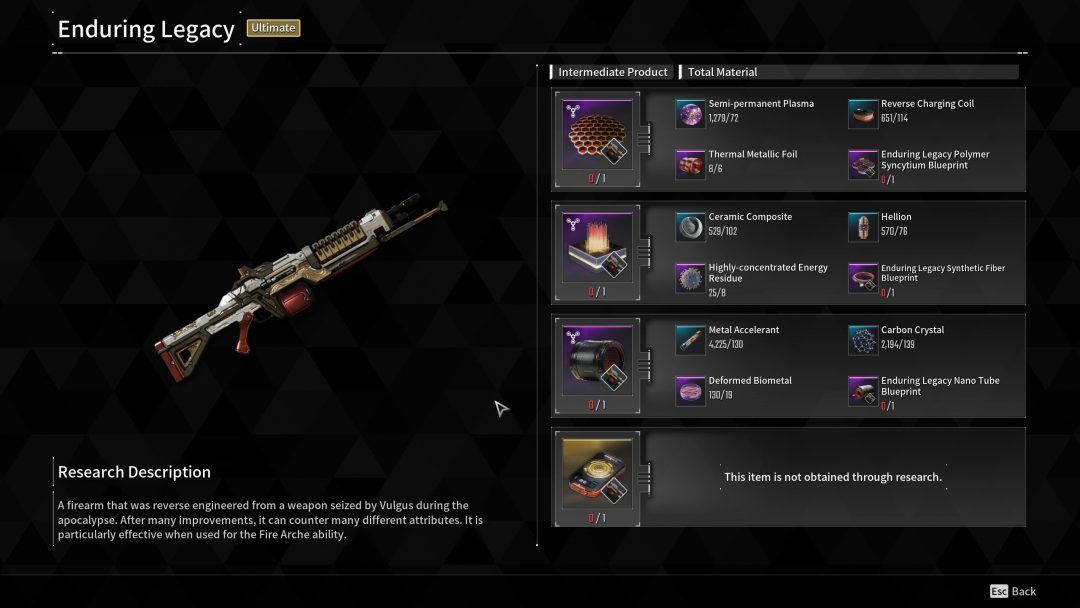
Task: Select the gold component not obtained through research
Action: pos(599,474)
